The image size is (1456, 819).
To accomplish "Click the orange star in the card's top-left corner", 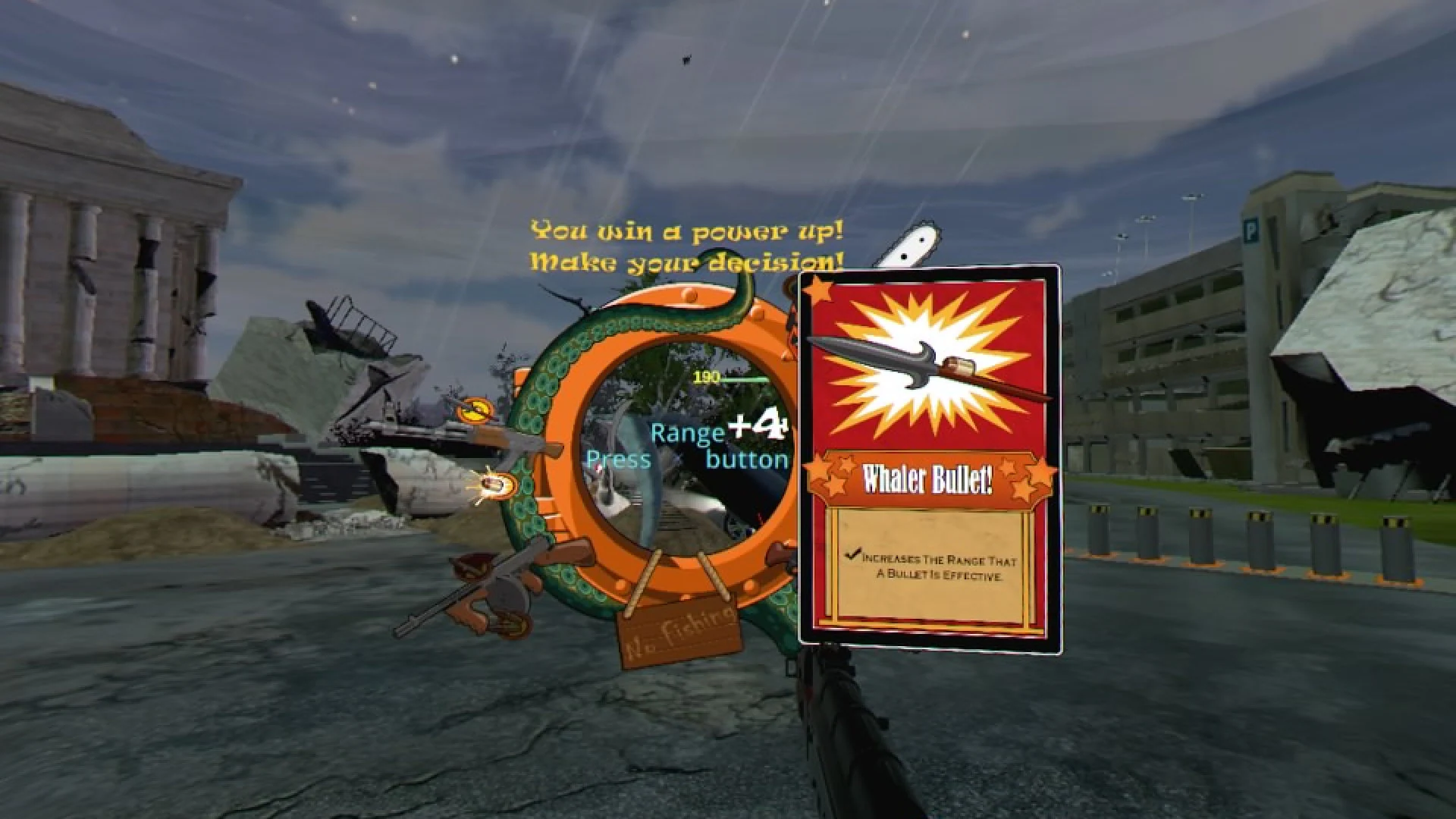I will pos(821,288).
